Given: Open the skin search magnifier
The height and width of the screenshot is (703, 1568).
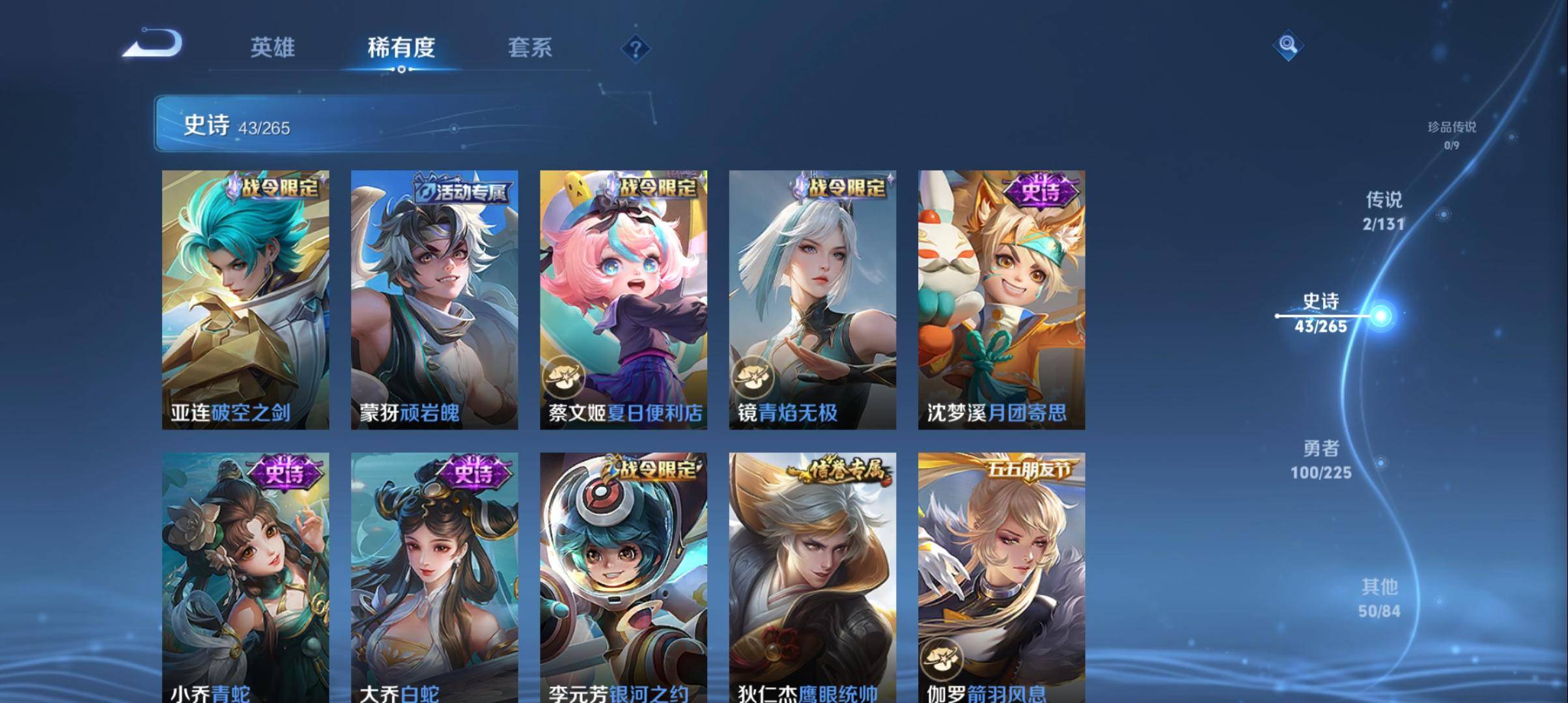Looking at the screenshot, I should (1287, 46).
